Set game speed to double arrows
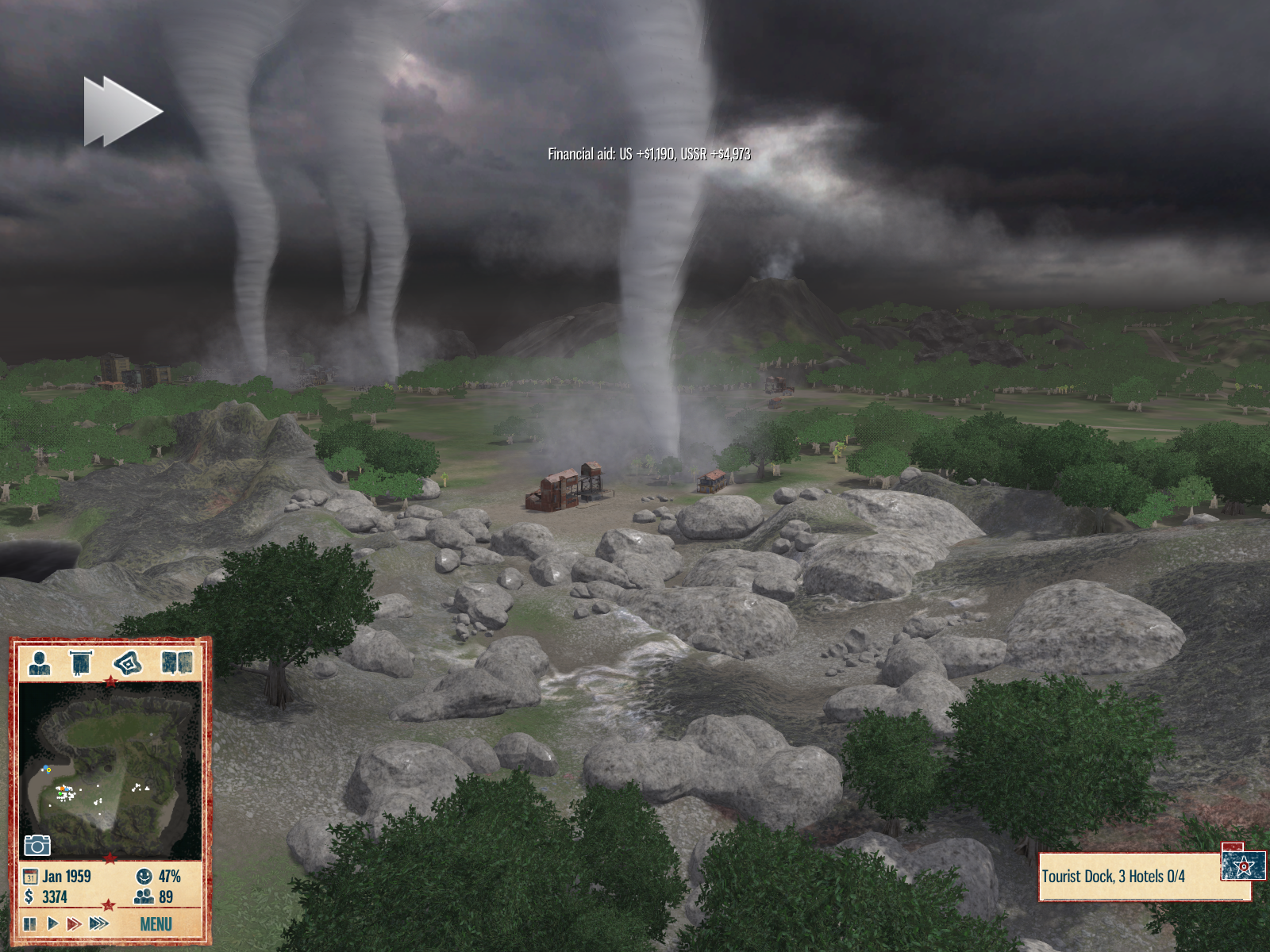This screenshot has height=952, width=1270. click(74, 923)
